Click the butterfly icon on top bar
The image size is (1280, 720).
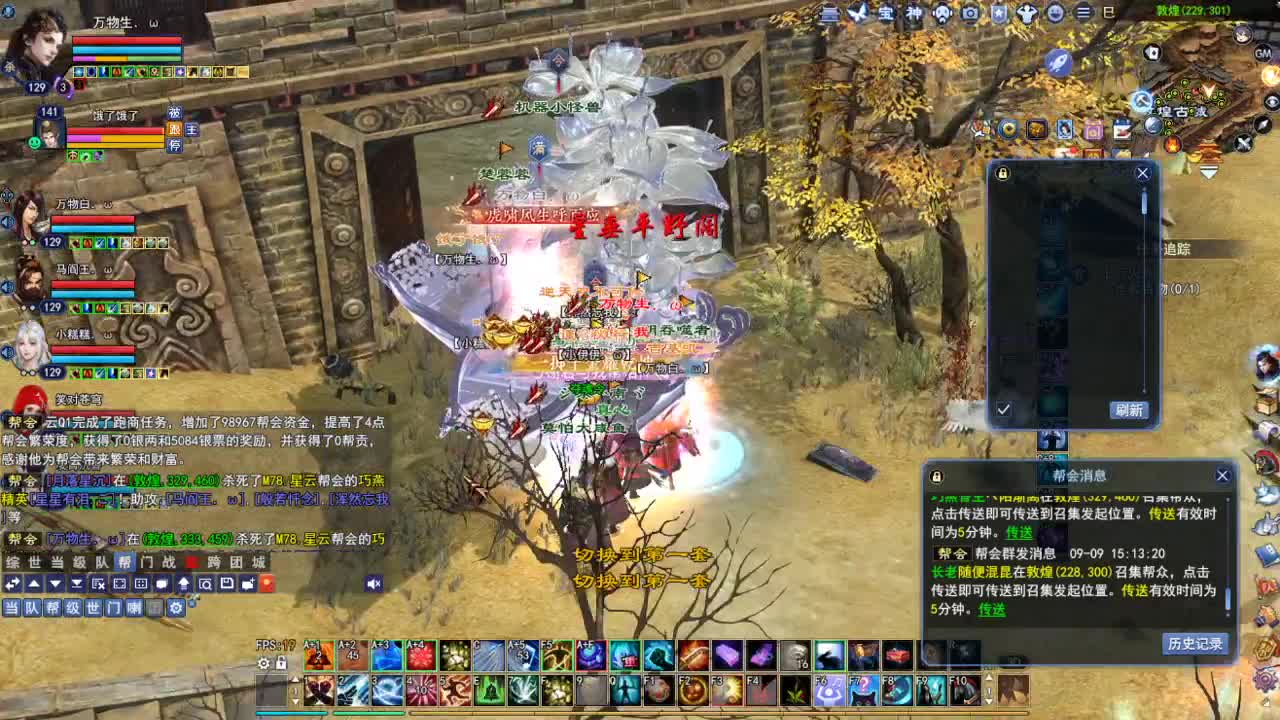point(858,15)
